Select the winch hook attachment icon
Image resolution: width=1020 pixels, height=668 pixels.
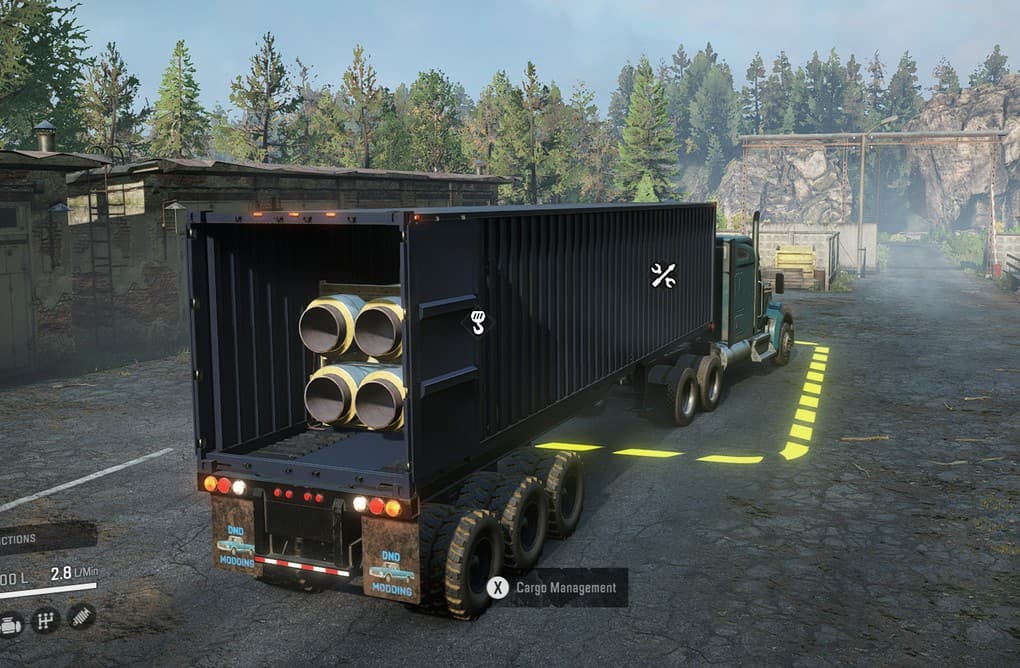477,322
